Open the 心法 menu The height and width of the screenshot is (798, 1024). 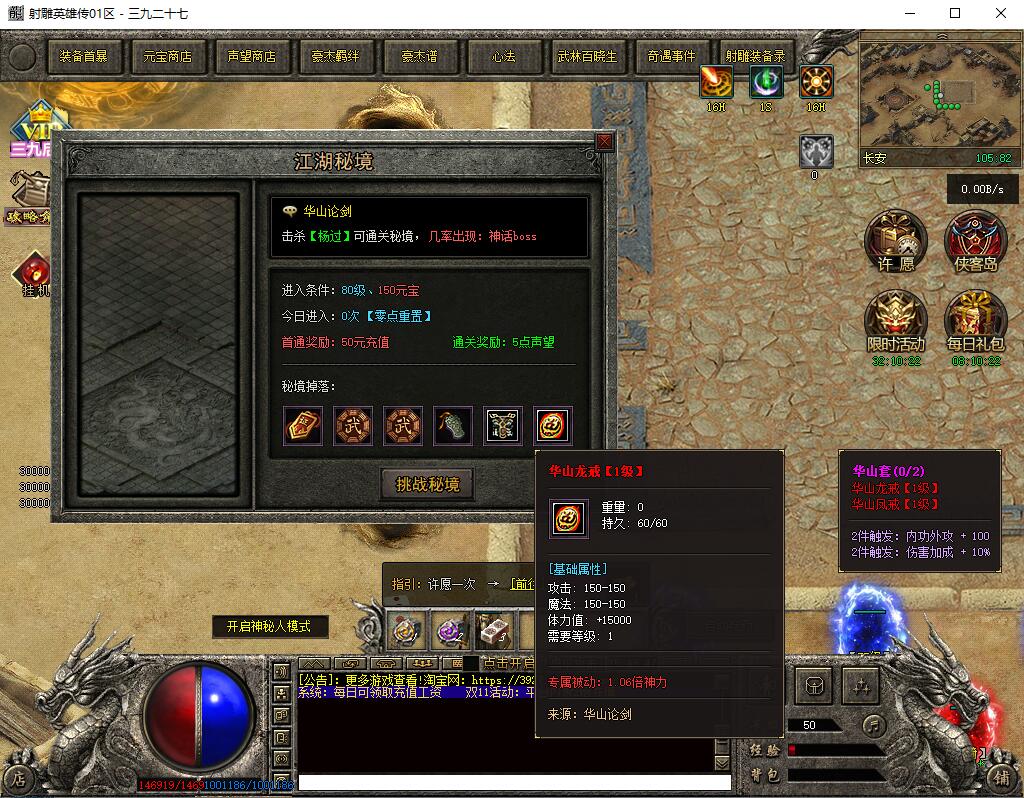point(503,57)
